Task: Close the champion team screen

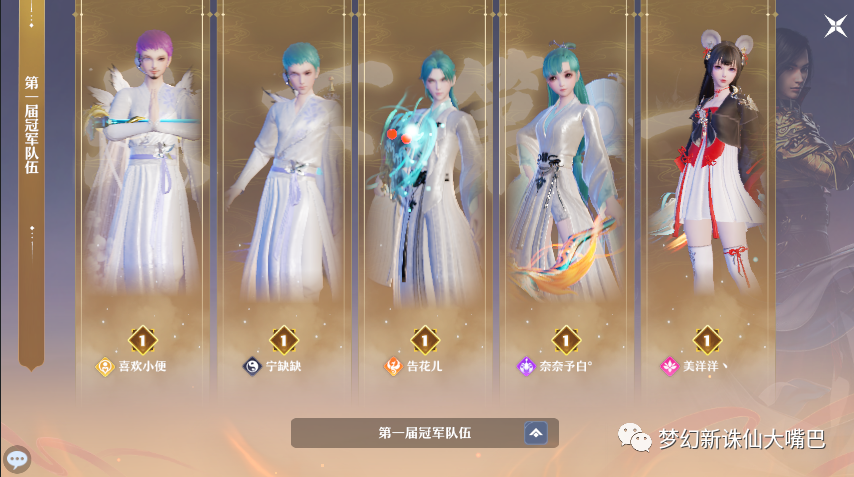Action: coord(835,27)
